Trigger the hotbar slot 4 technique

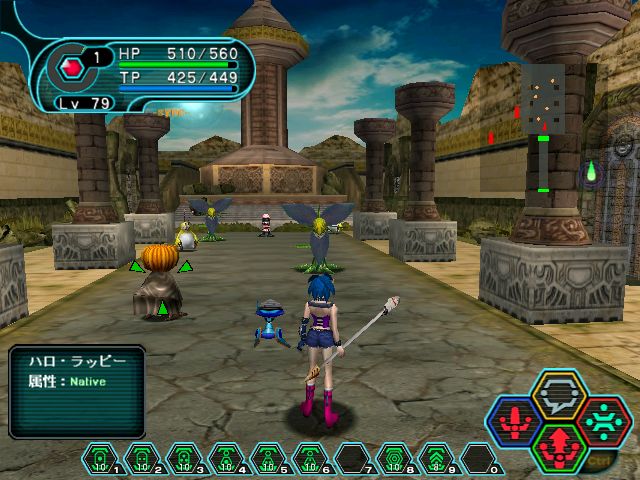point(227,459)
